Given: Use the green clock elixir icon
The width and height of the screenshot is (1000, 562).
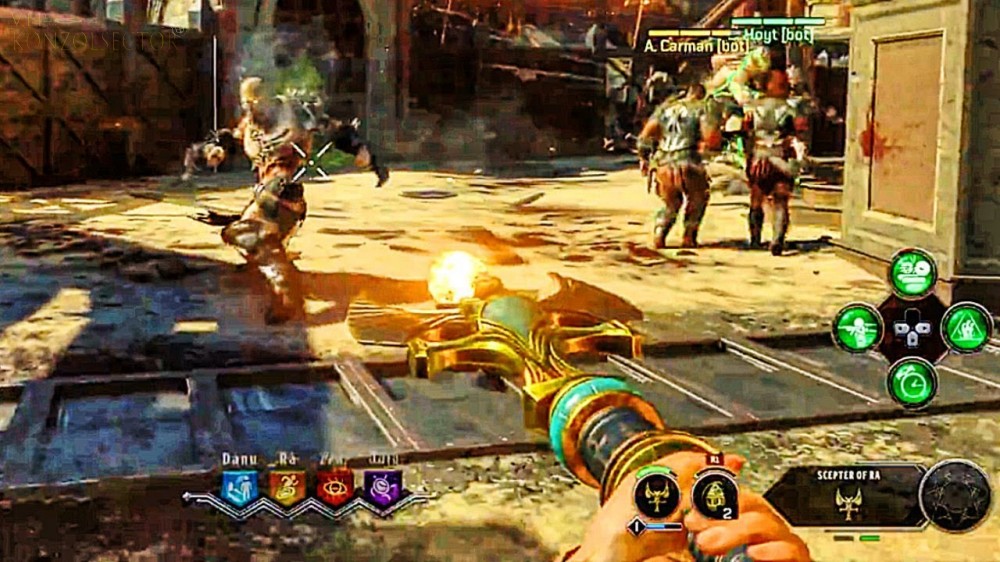Looking at the screenshot, I should point(912,383).
